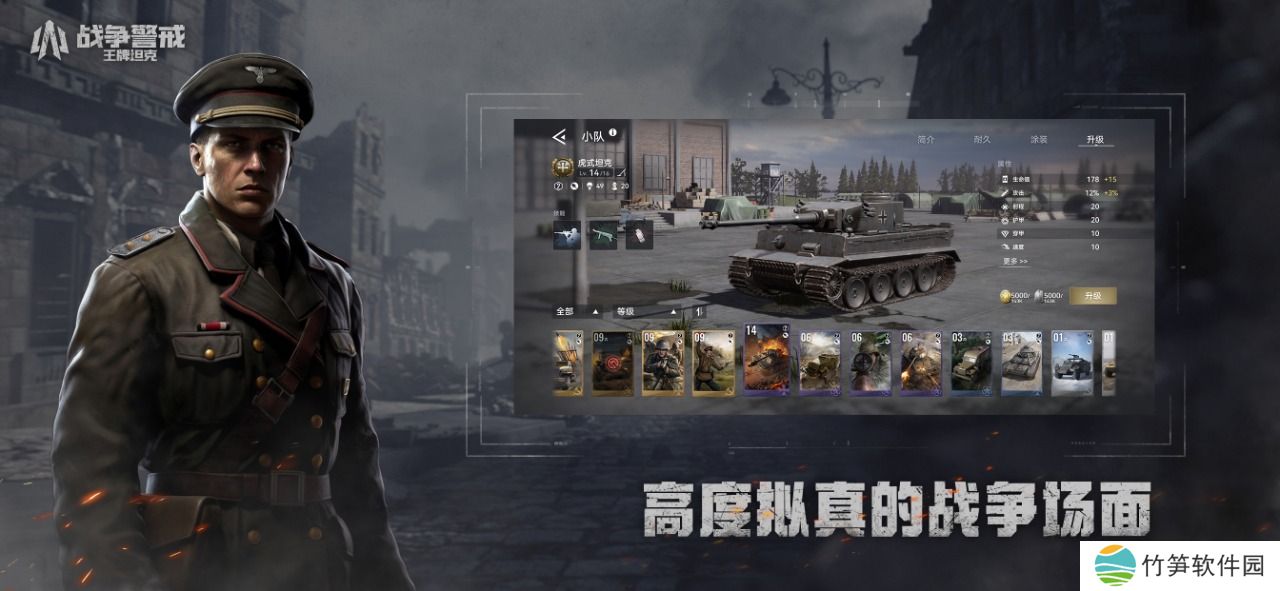The height and width of the screenshot is (591, 1280).
Task: Choose the level 14 burning tank card
Action: pyautogui.click(x=766, y=360)
